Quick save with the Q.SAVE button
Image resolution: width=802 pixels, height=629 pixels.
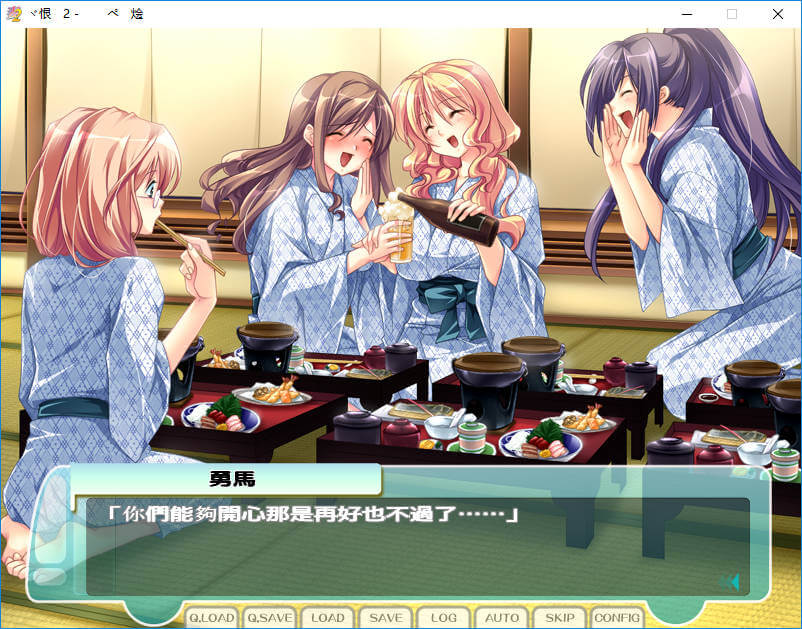pyautogui.click(x=270, y=618)
